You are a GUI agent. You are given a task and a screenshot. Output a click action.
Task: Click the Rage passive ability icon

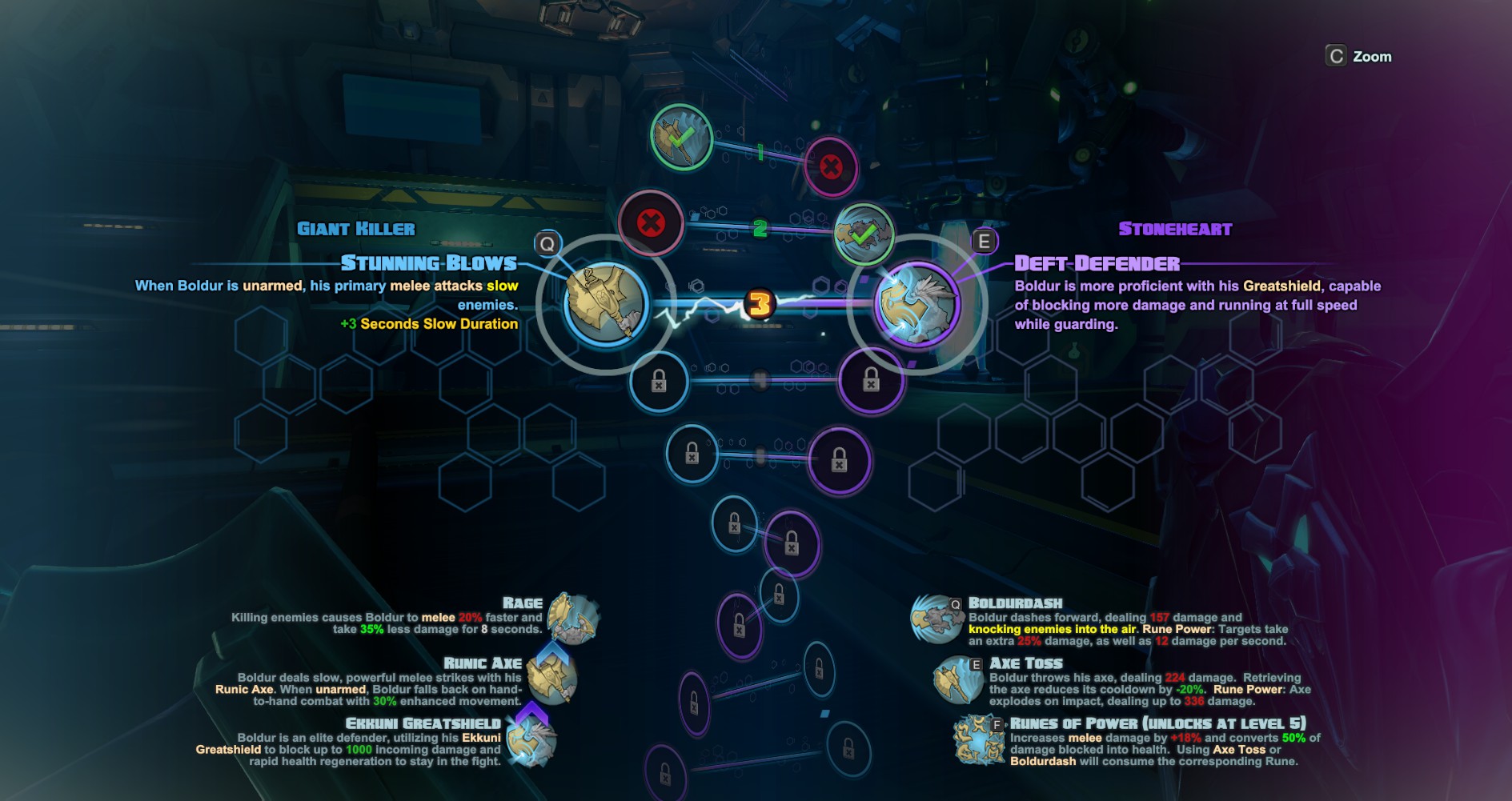572,619
